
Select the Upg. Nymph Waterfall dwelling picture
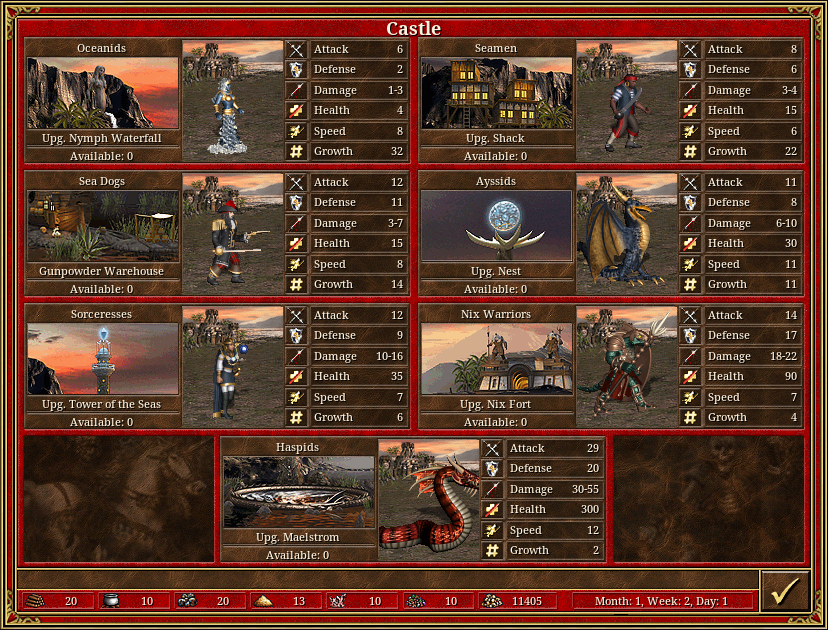pyautogui.click(x=103, y=93)
